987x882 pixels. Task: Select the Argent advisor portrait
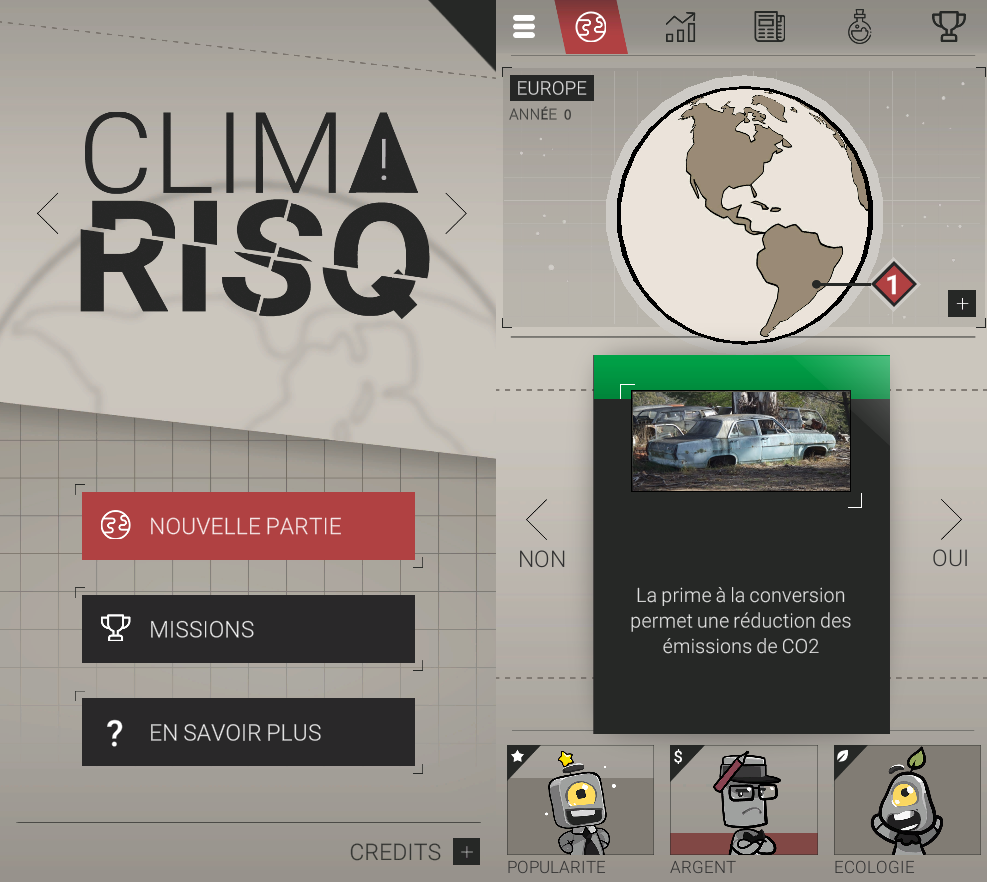pyautogui.click(x=743, y=800)
